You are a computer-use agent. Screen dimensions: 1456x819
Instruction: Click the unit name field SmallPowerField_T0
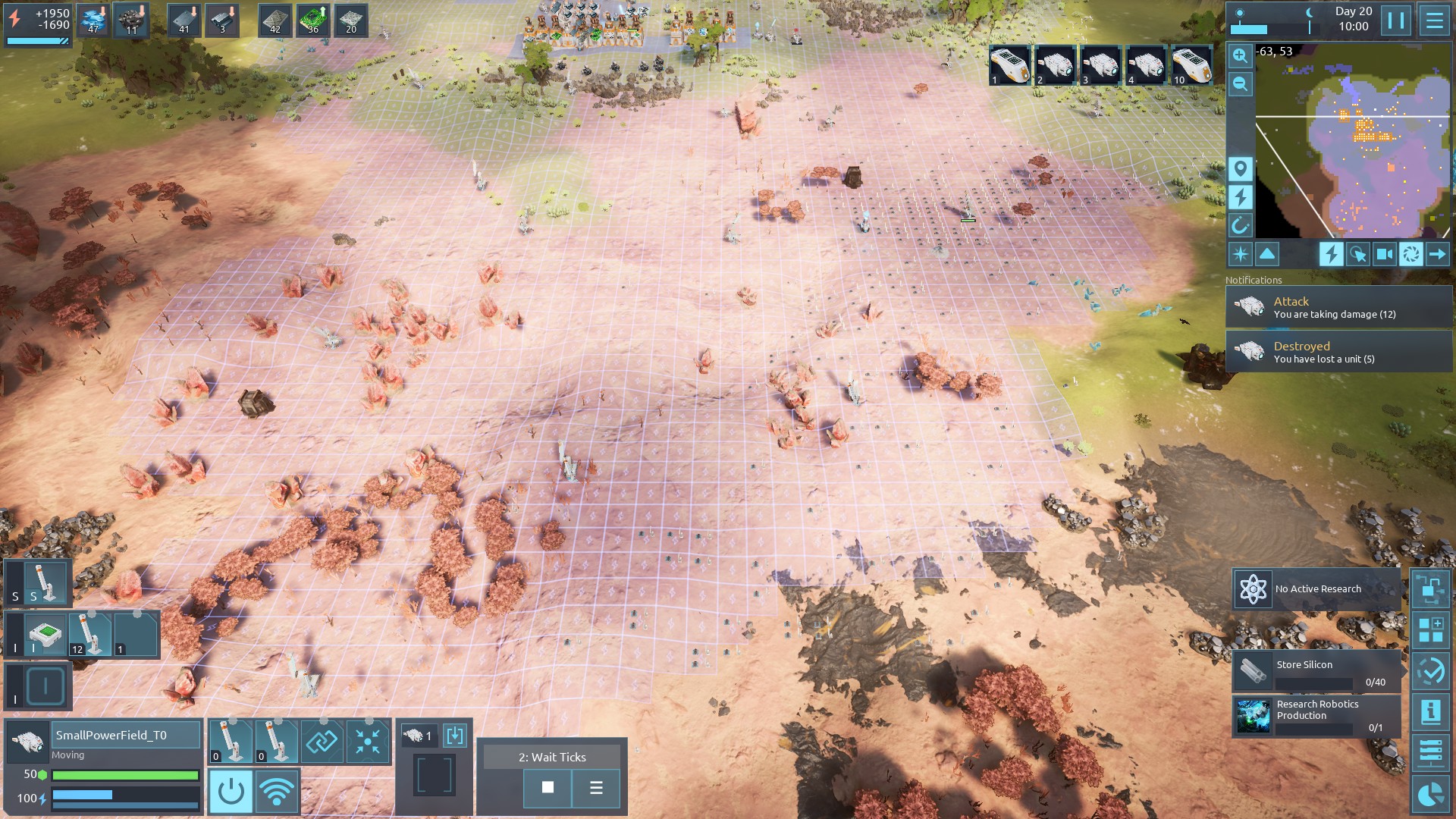coord(126,735)
